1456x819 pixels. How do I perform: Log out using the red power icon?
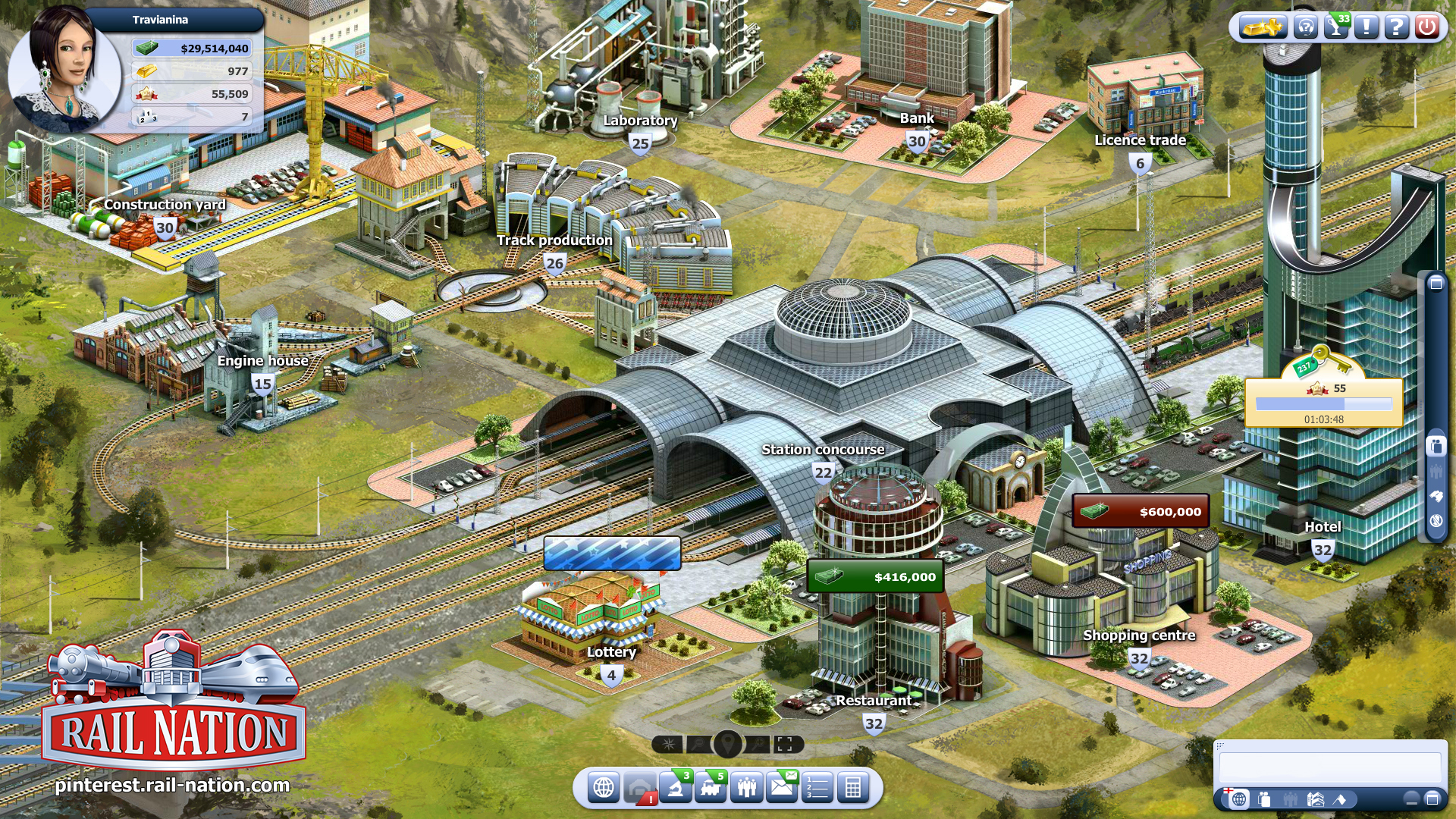tap(1428, 27)
